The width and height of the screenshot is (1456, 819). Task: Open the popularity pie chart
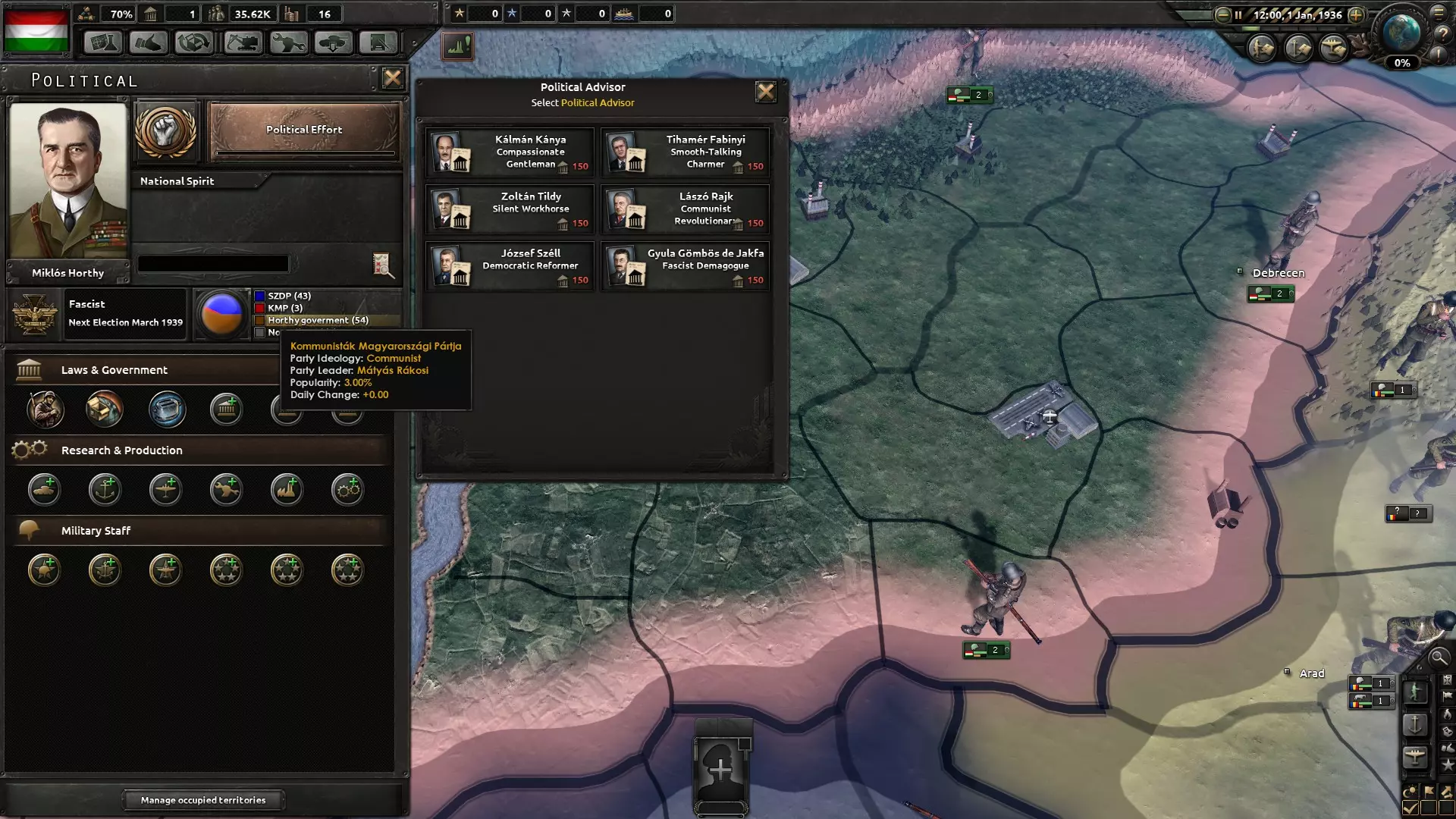(x=221, y=313)
